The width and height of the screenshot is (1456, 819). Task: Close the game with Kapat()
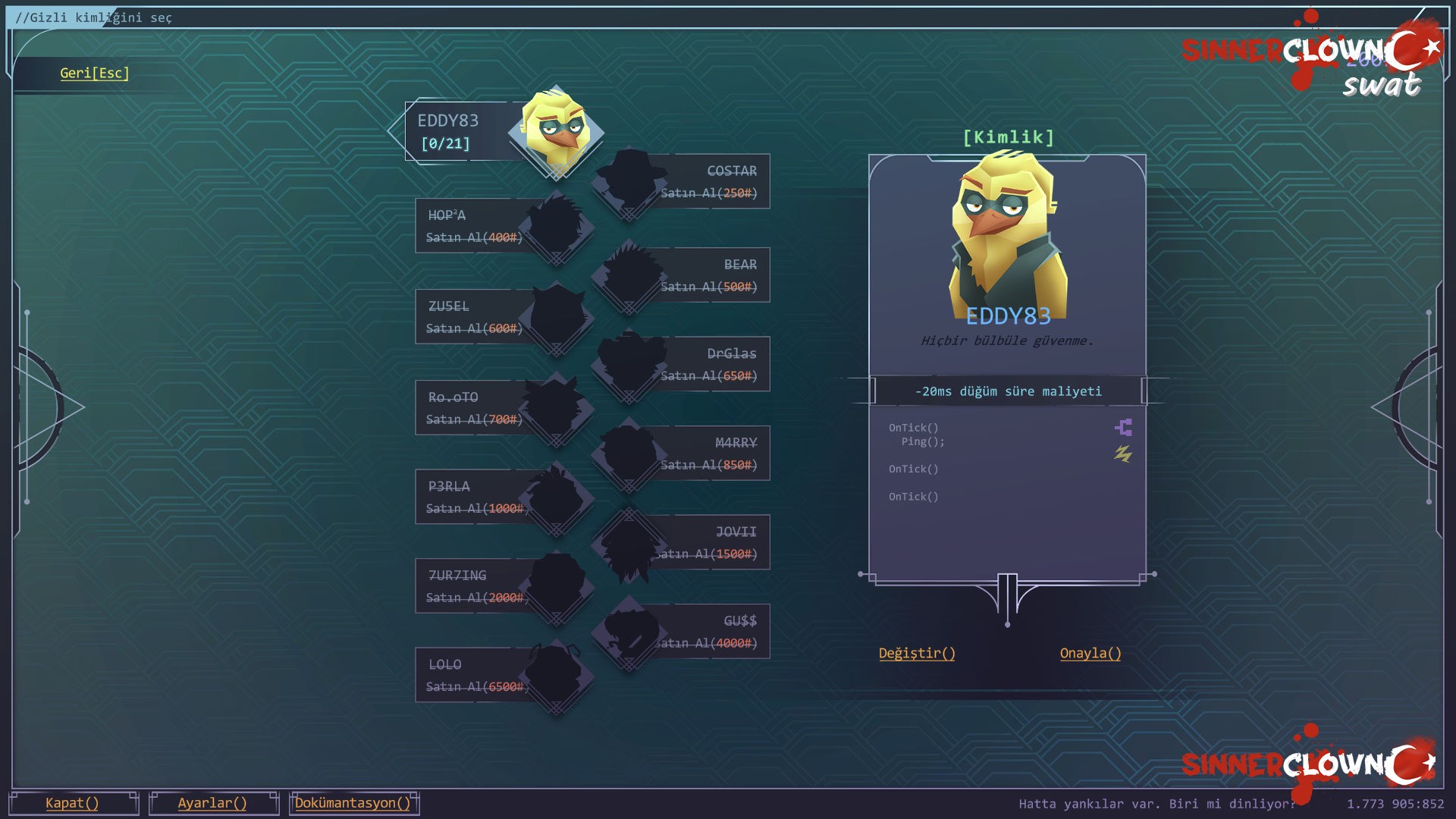73,803
